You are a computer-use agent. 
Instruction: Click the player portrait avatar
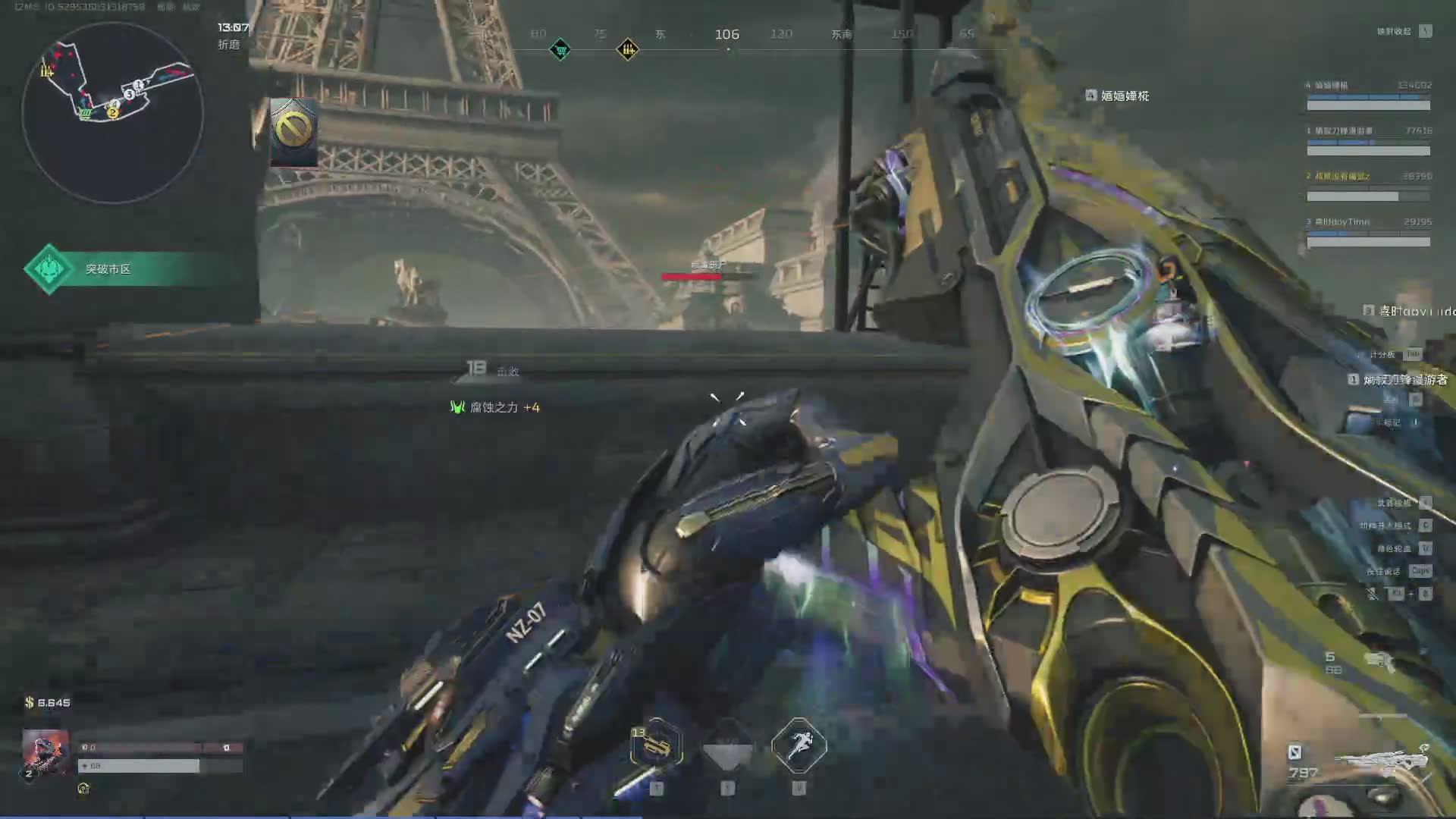pyautogui.click(x=45, y=751)
